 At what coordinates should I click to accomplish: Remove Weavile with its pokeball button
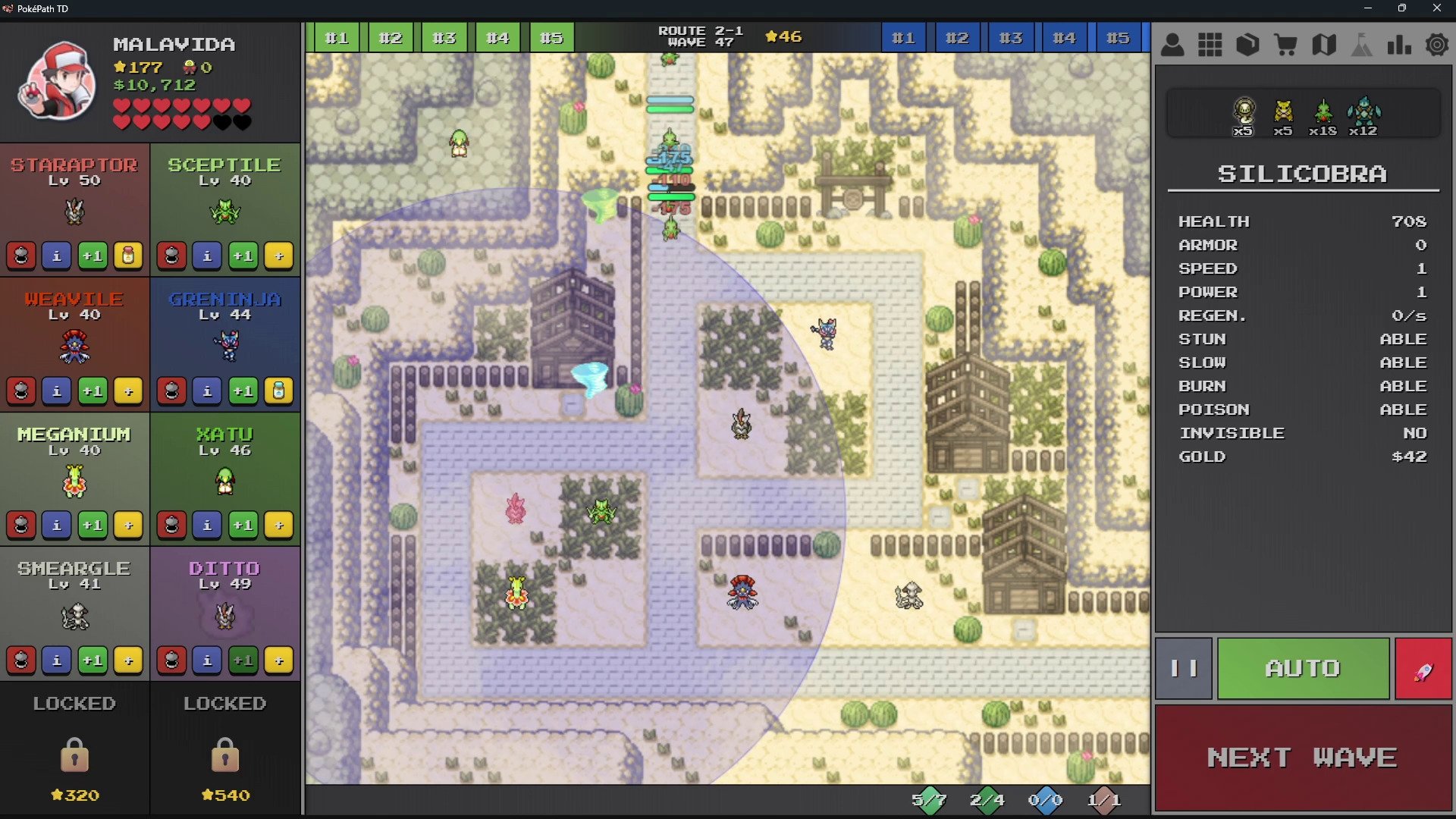pyautogui.click(x=21, y=391)
